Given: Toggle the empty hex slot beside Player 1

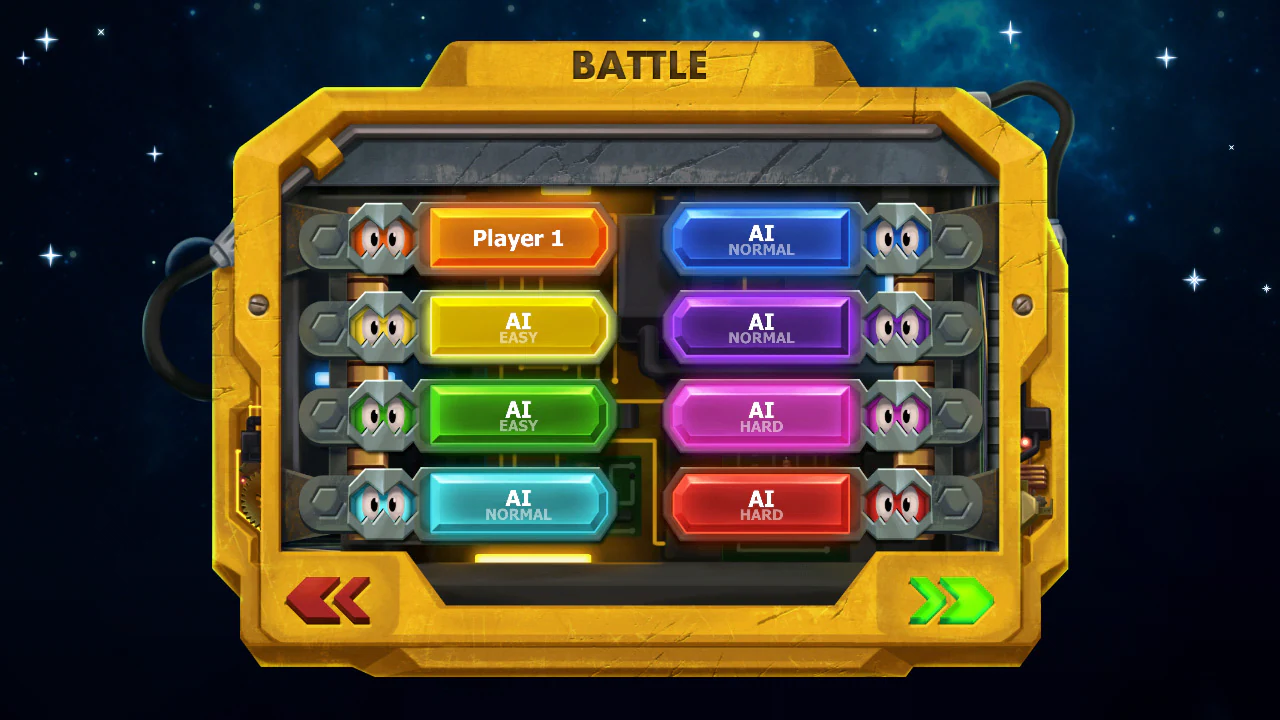Looking at the screenshot, I should pyautogui.click(x=322, y=238).
